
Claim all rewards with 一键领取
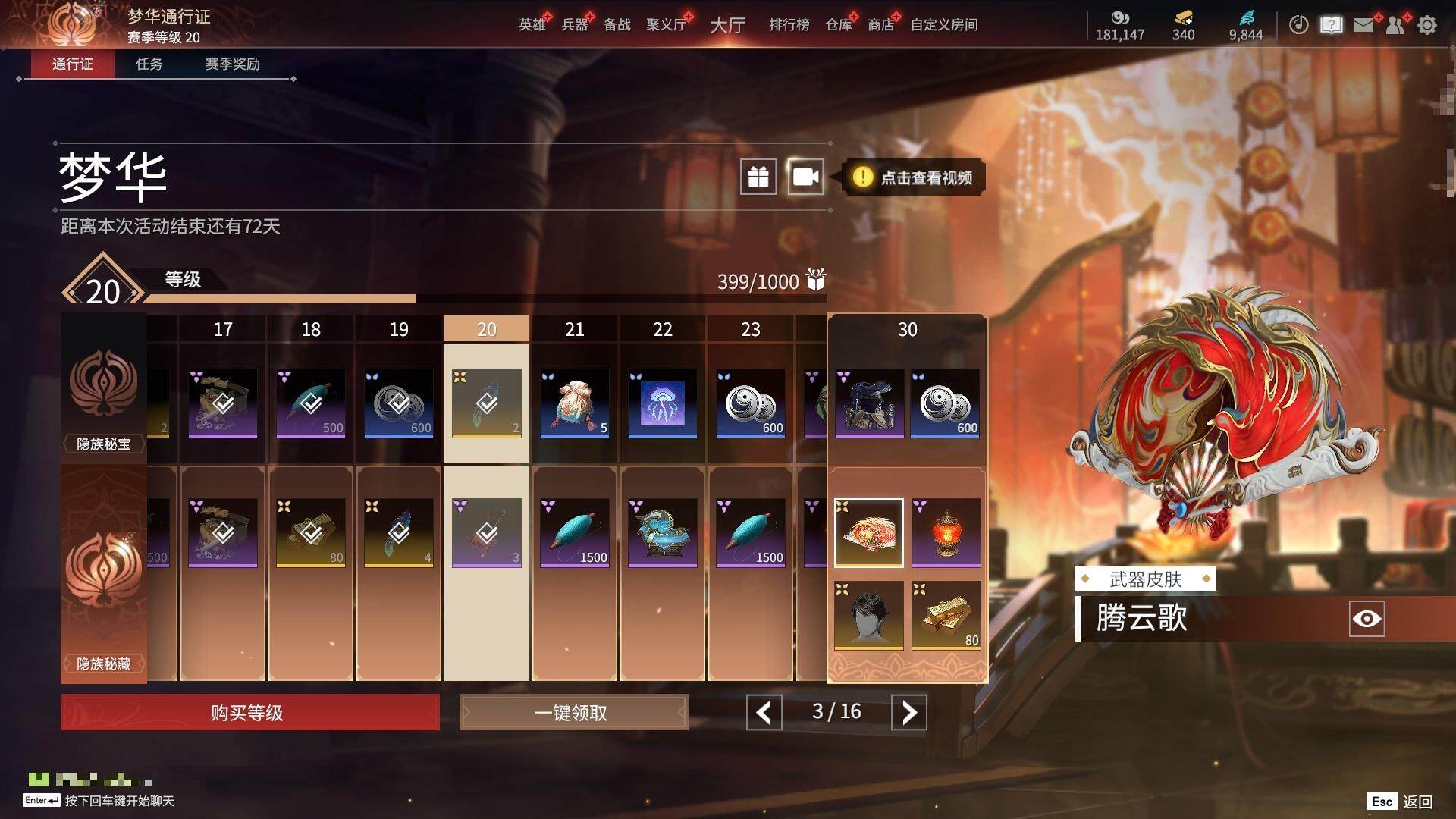[573, 713]
